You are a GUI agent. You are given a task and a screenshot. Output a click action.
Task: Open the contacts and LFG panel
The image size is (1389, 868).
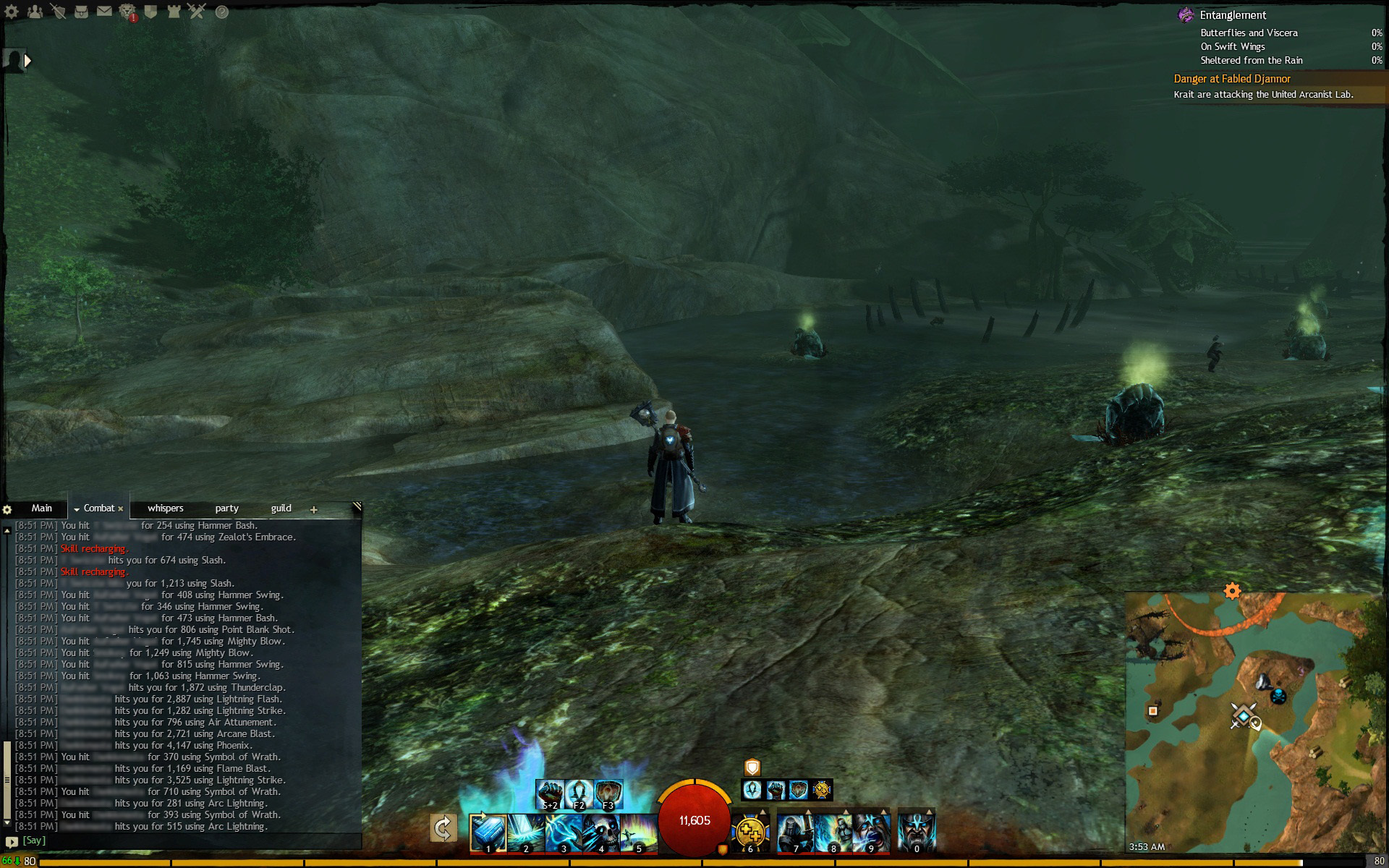pyautogui.click(x=35, y=12)
